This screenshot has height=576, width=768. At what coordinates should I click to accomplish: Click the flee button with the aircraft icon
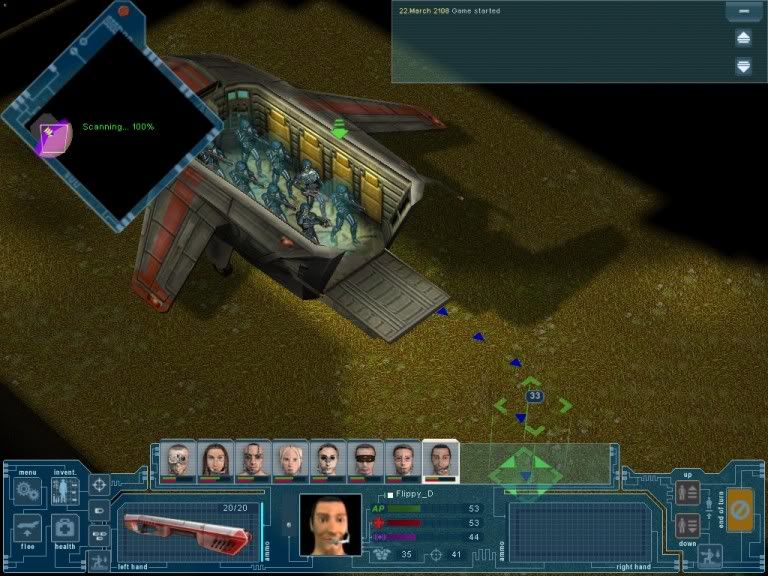click(x=27, y=528)
